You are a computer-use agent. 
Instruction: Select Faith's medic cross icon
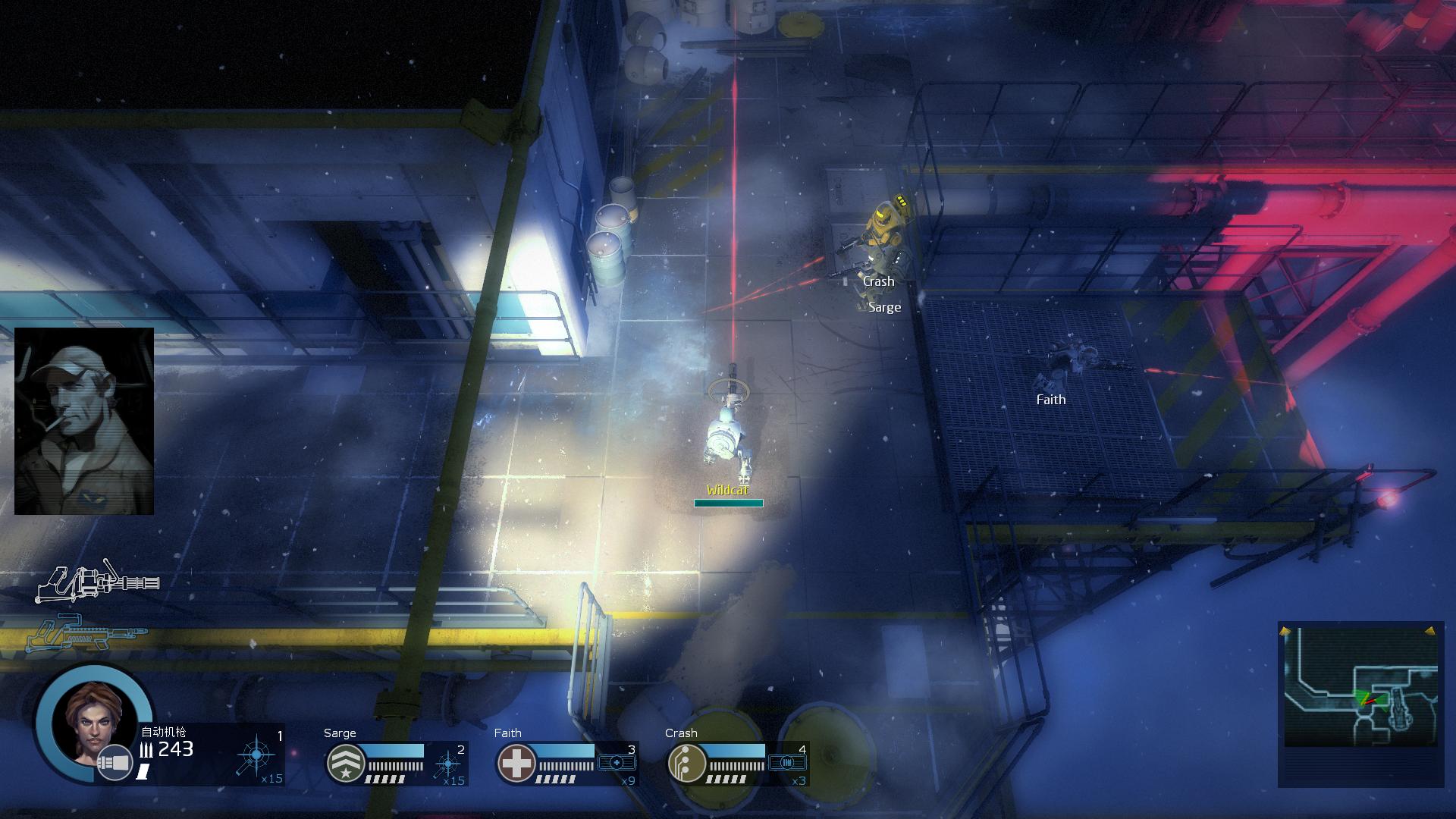(x=516, y=763)
